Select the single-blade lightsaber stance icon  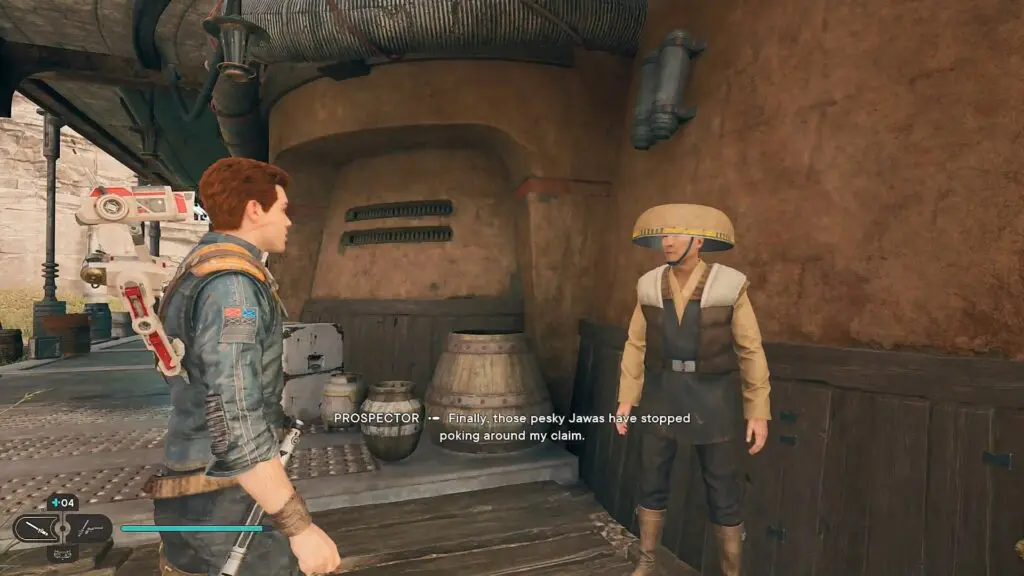(x=36, y=528)
